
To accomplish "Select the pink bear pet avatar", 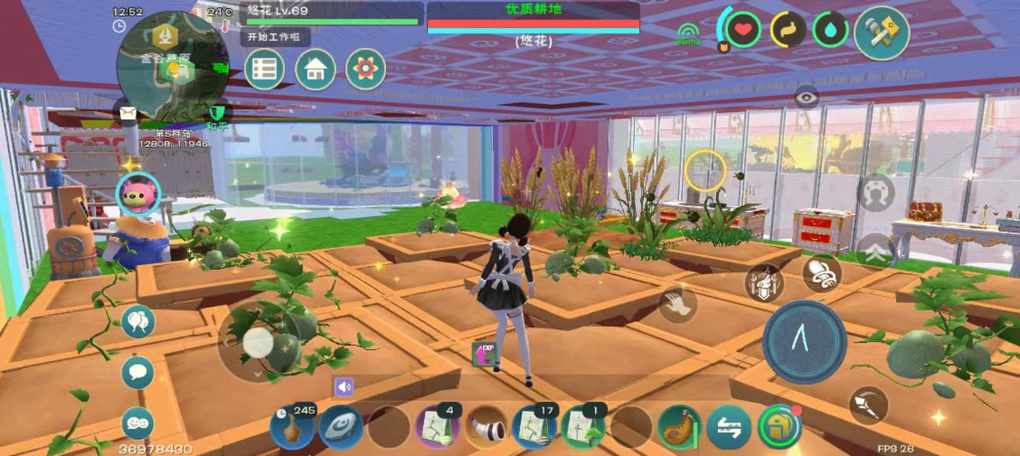I will pos(137,192).
